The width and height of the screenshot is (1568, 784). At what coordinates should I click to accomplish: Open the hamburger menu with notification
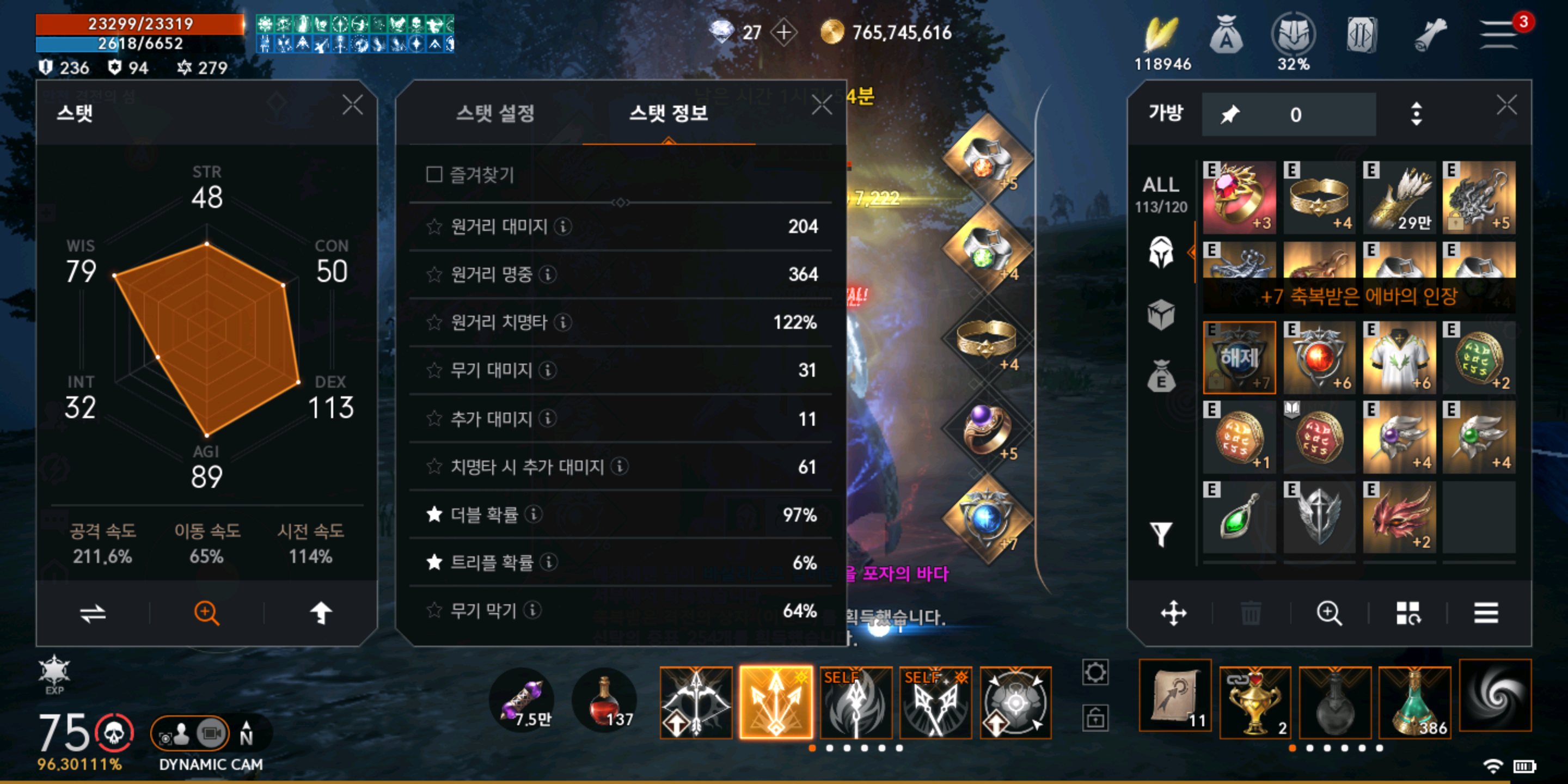(x=1499, y=34)
